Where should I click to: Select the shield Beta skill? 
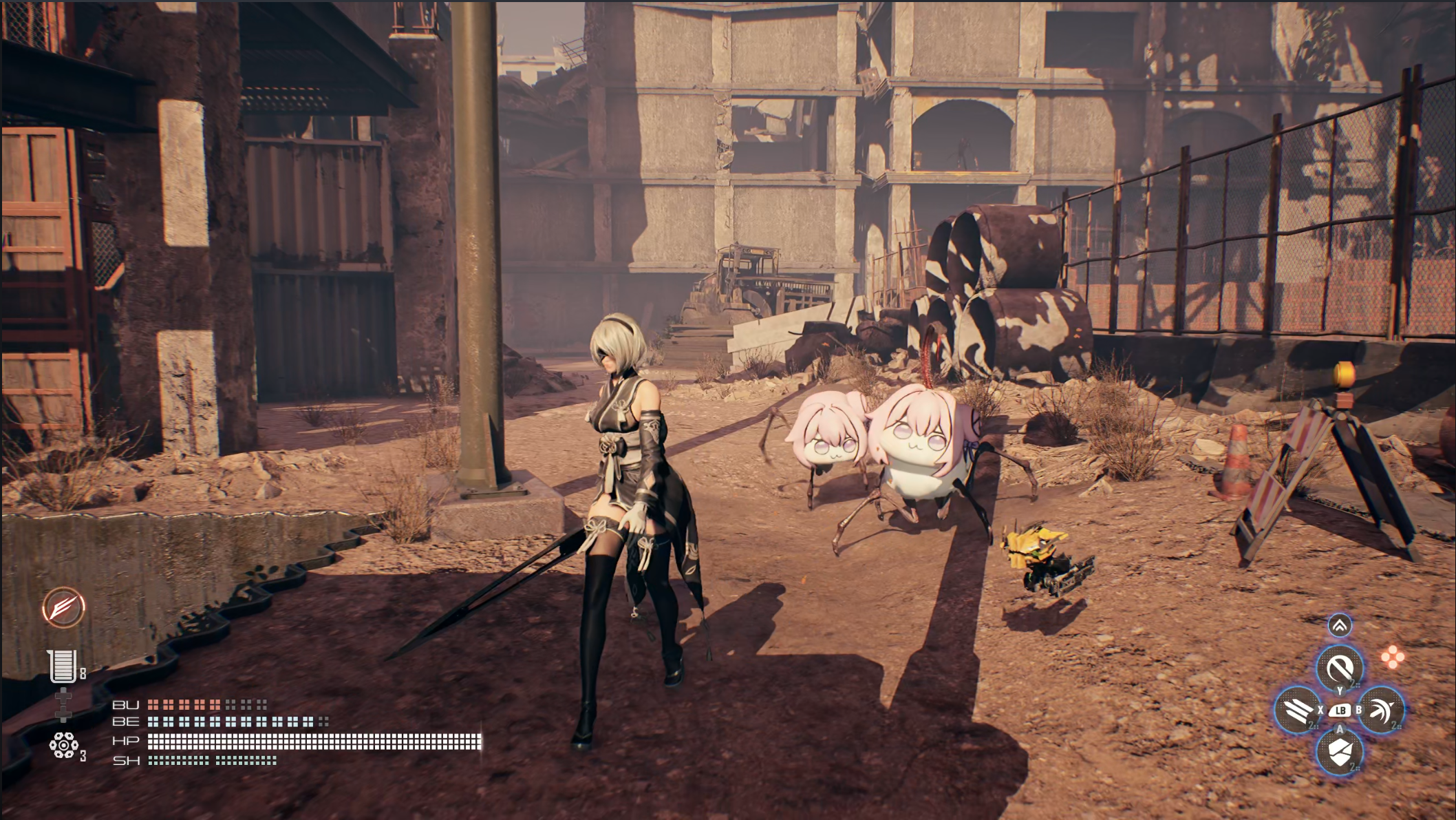(x=1339, y=752)
